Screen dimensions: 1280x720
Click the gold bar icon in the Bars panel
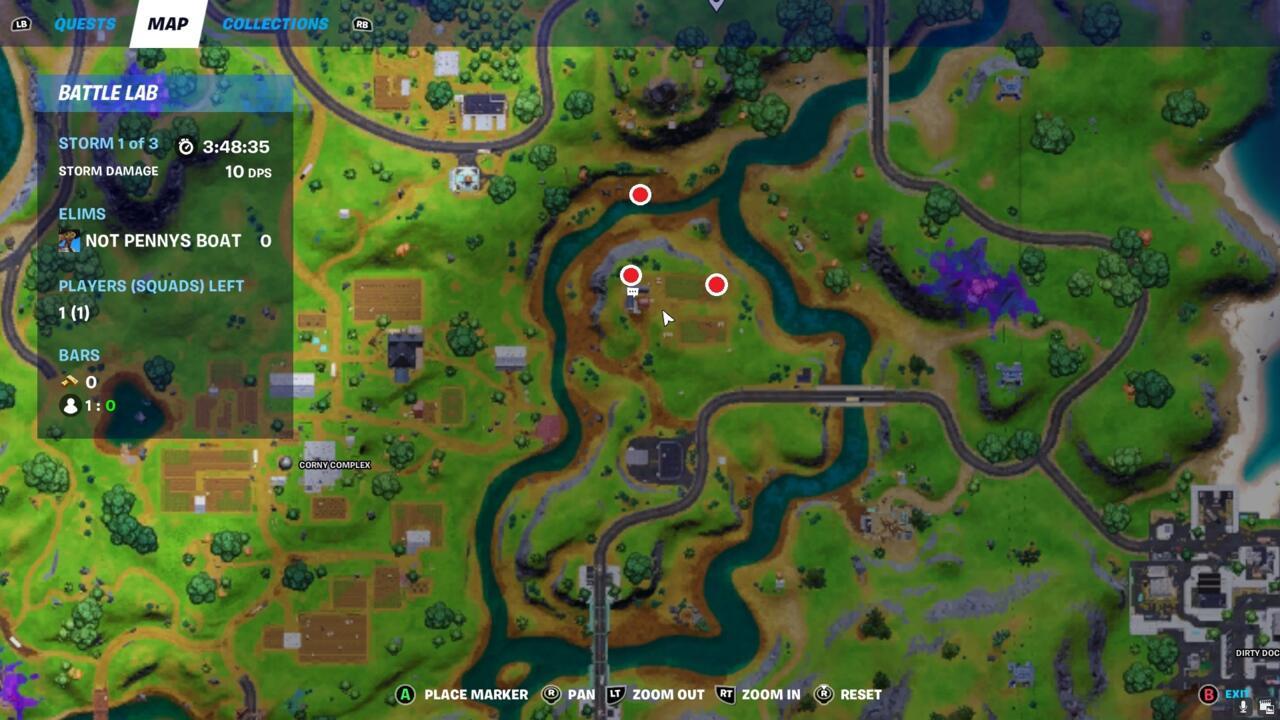67,381
